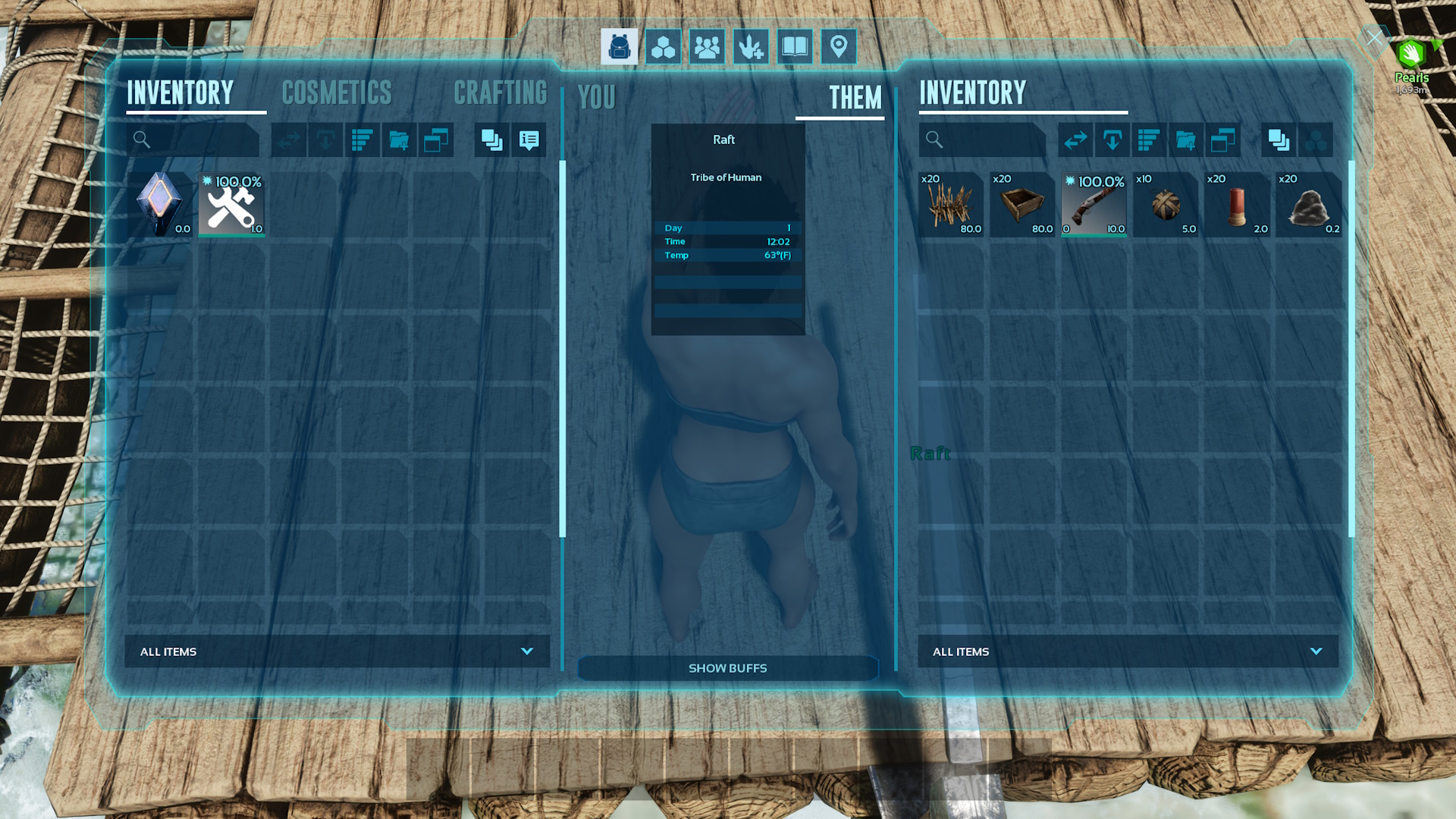Select the crystal implant item slot
Screen dimensions: 1456x819
coord(160,205)
